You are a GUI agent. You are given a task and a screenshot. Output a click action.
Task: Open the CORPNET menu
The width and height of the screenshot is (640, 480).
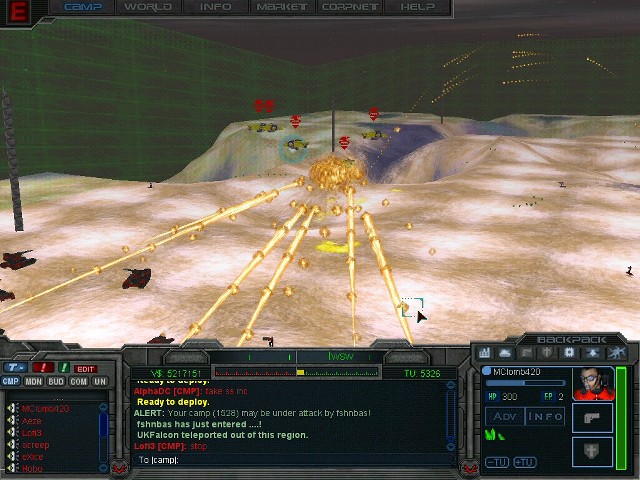click(349, 7)
